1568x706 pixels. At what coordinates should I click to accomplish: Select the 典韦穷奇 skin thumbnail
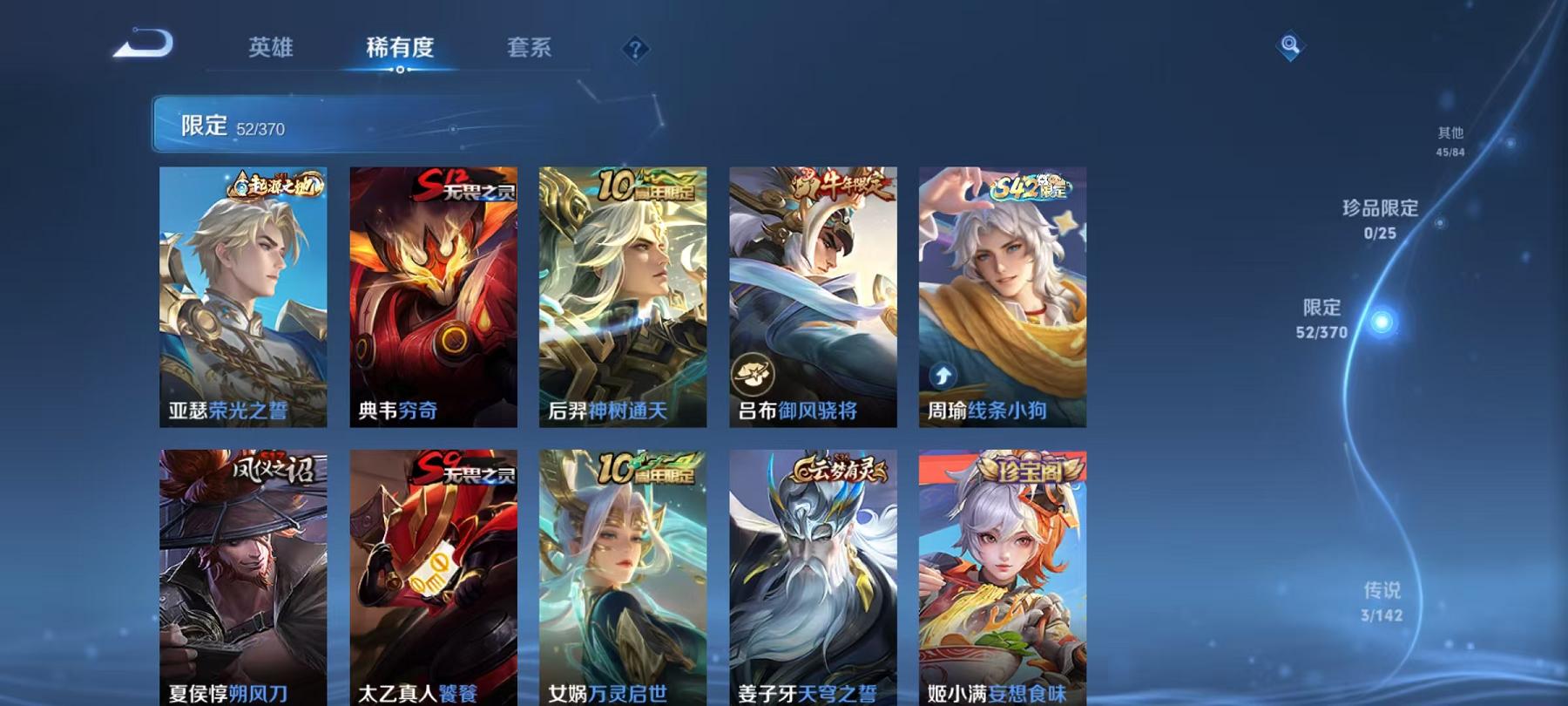pos(431,296)
